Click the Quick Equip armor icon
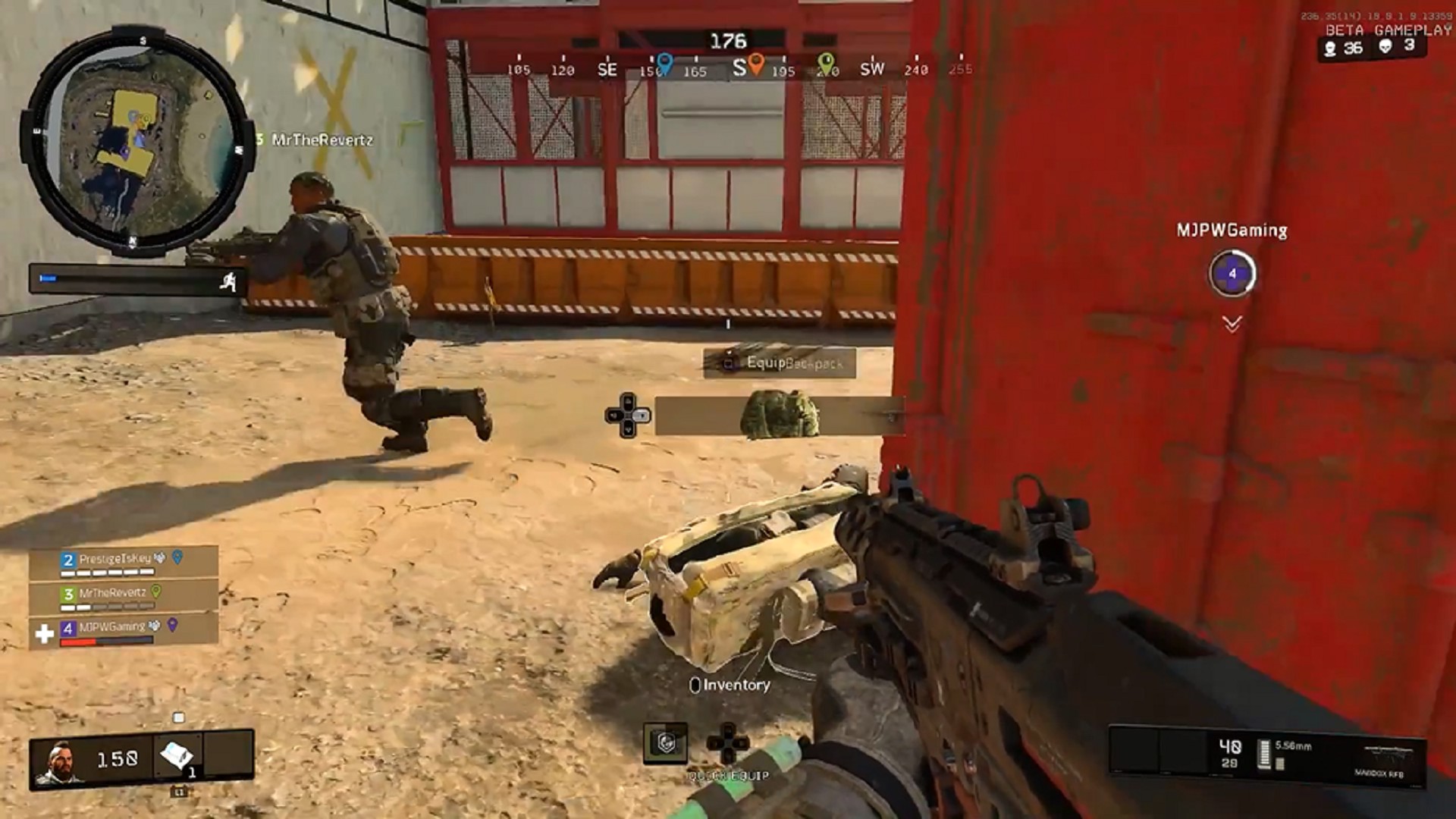The height and width of the screenshot is (819, 1456). coord(665,743)
